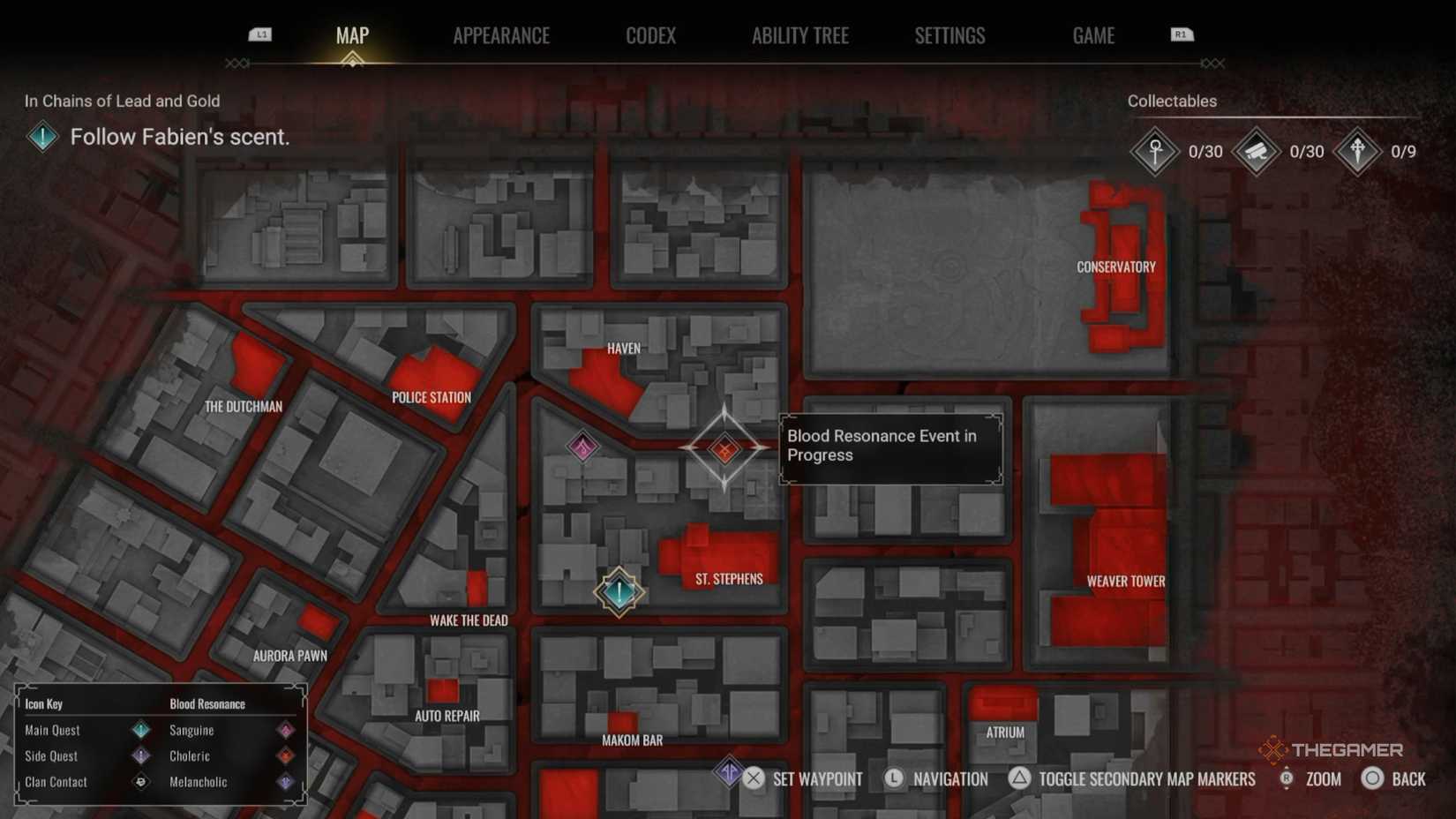Image resolution: width=1456 pixels, height=819 pixels.
Task: Select the pink resonance marker west of Haven
Action: [582, 446]
